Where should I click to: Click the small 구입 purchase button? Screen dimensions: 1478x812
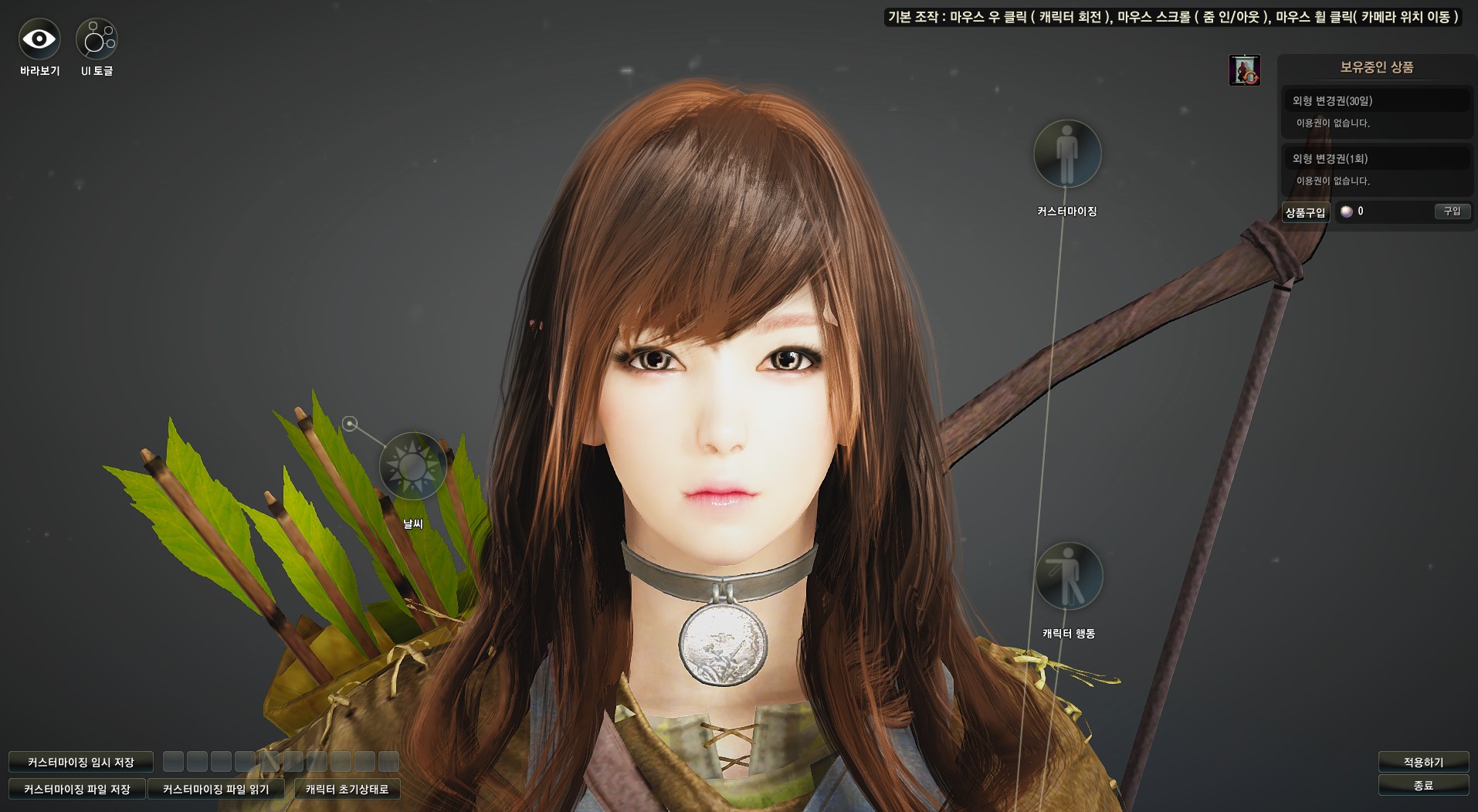point(1452,211)
